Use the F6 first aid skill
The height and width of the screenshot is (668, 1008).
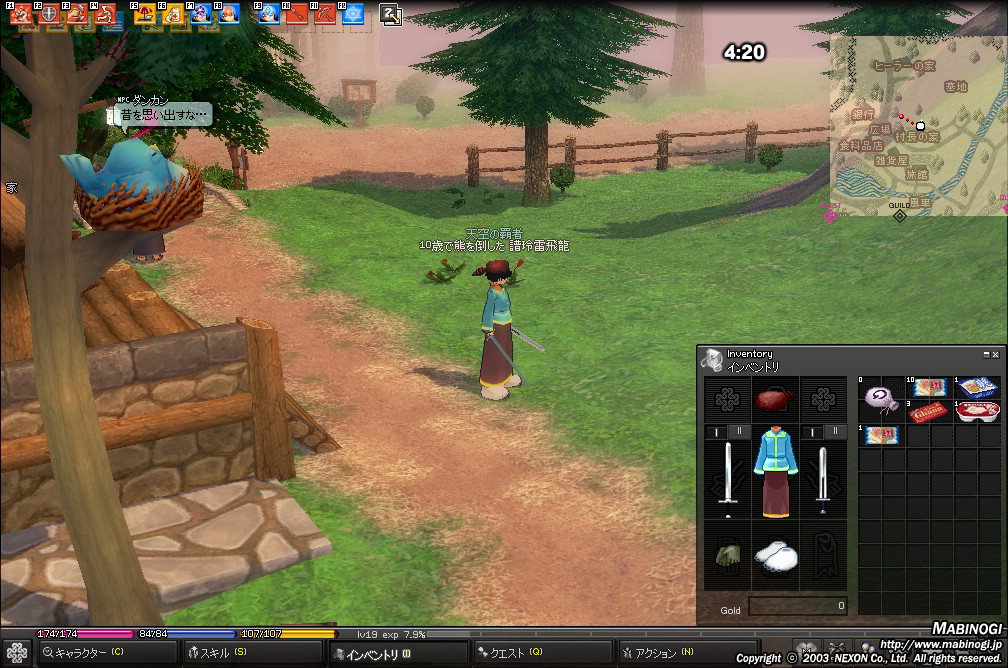coord(173,14)
